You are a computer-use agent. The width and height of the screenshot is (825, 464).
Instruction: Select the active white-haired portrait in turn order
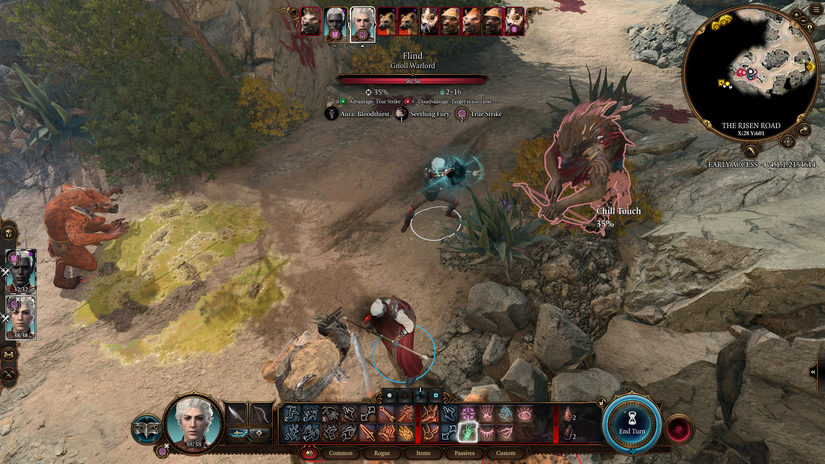[361, 22]
